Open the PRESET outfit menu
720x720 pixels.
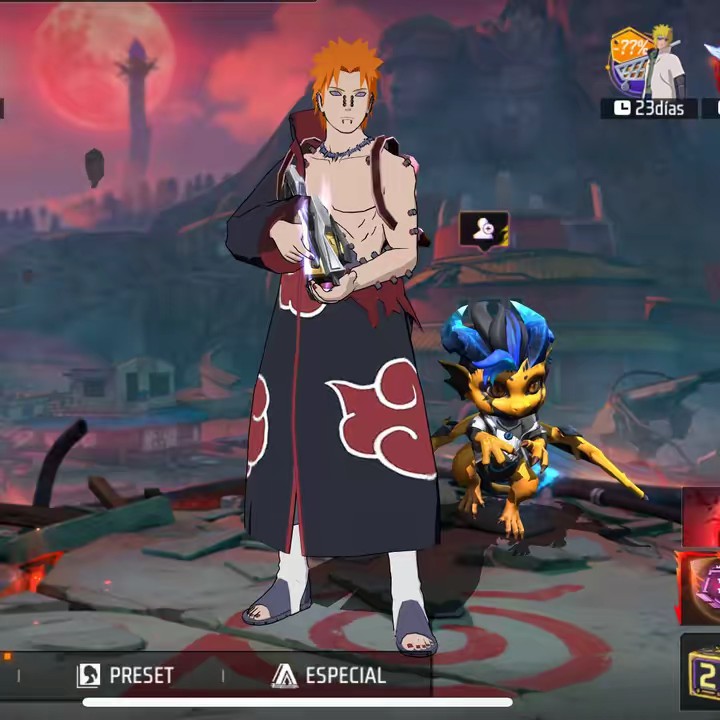pyautogui.click(x=126, y=675)
